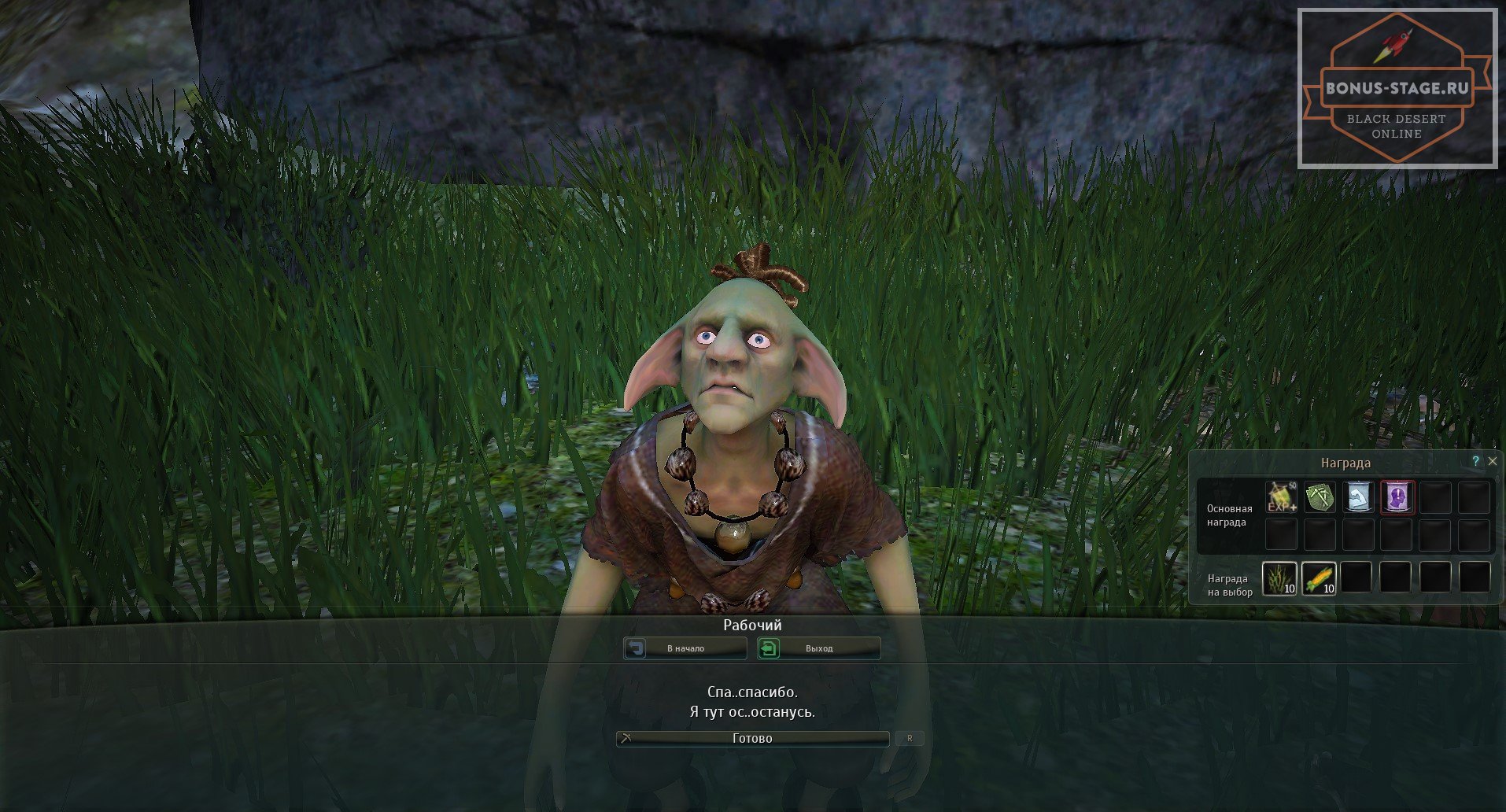Return to dialogue start with В начало
The image size is (1506, 812).
tap(685, 648)
